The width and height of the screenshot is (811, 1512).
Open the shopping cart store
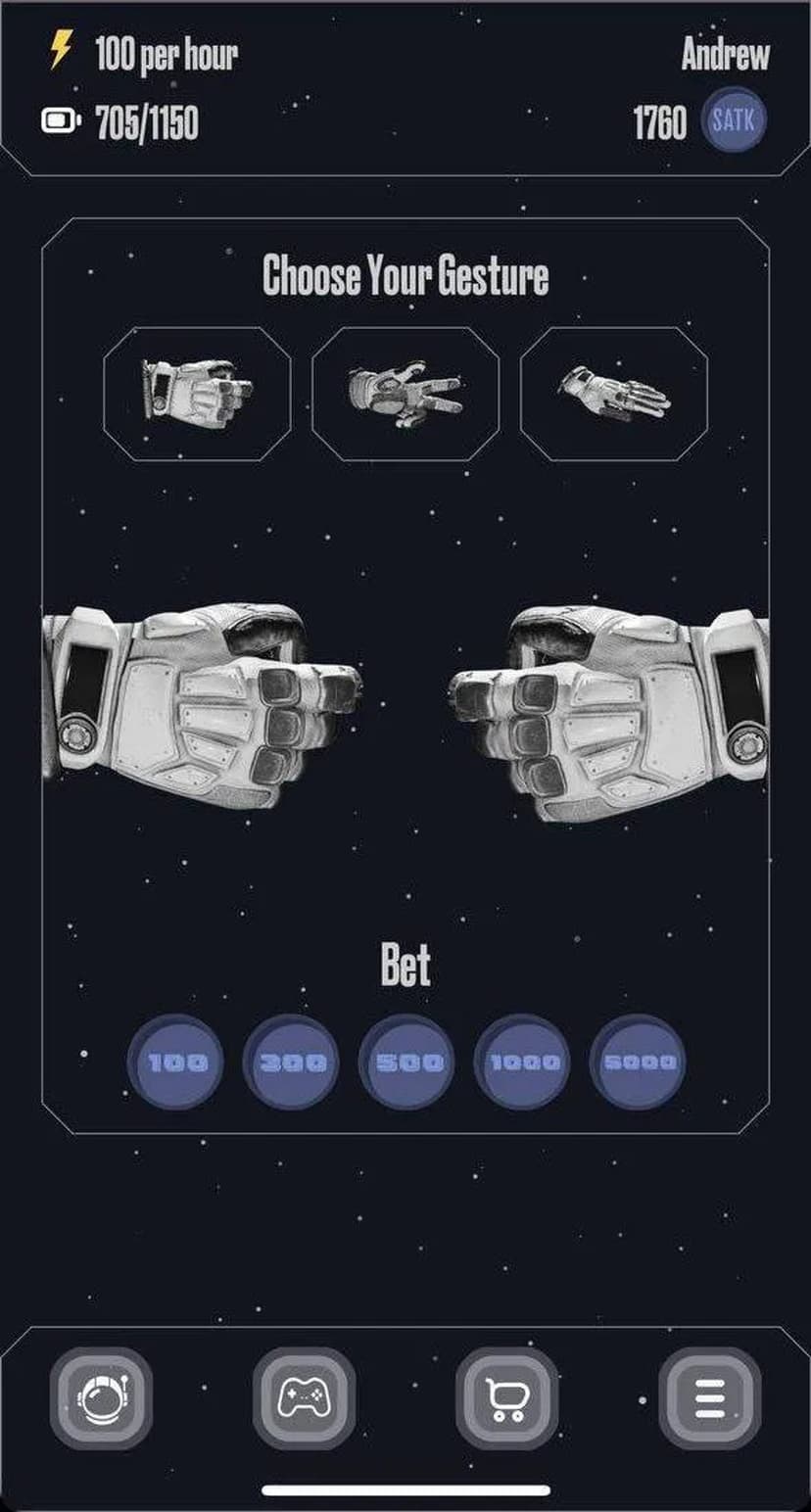[x=506, y=1397]
